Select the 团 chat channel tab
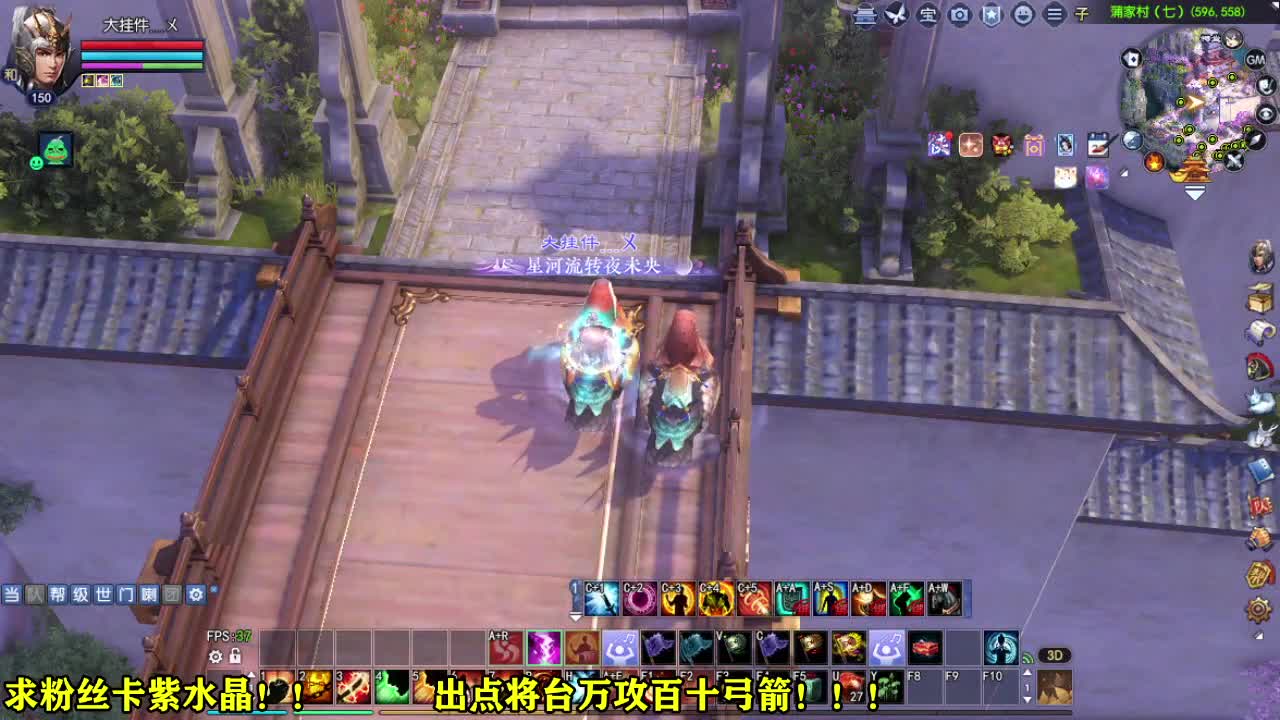Screen dimensions: 1280x720 171,595
